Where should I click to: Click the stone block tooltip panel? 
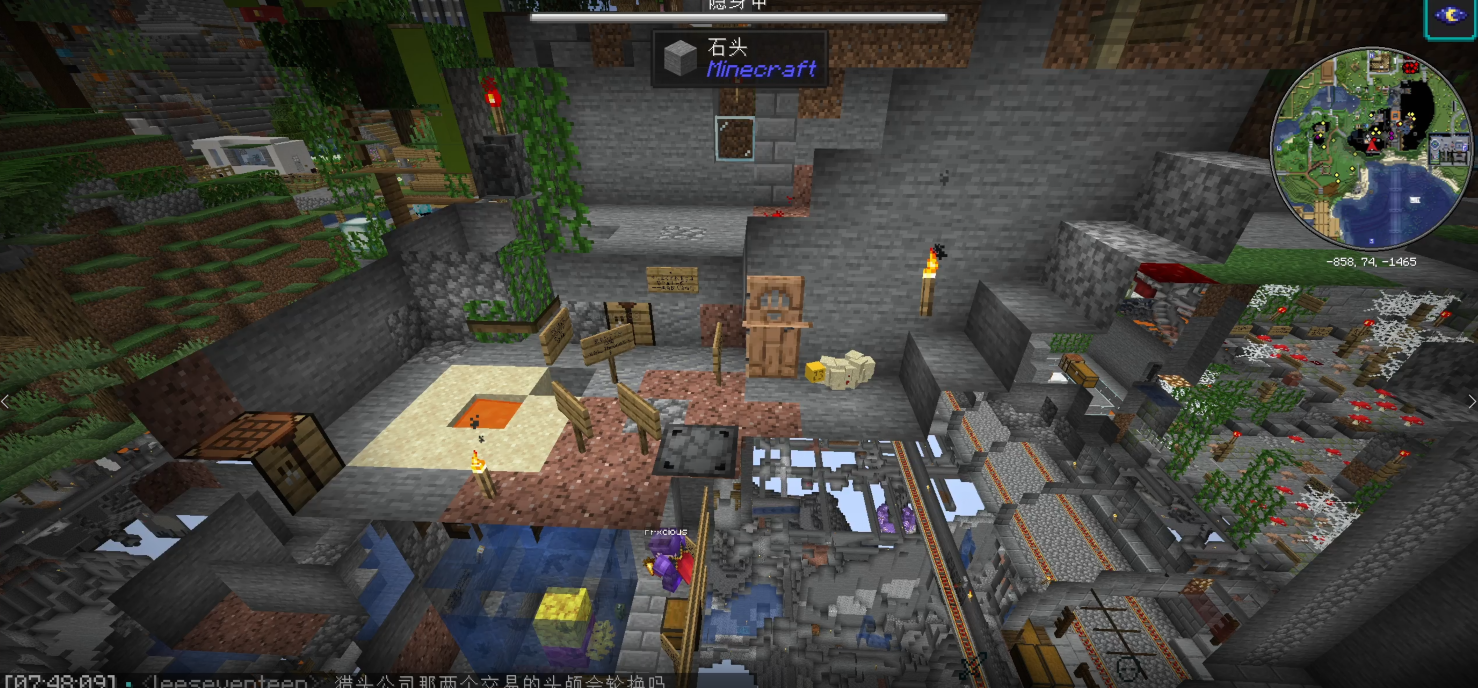point(740,59)
